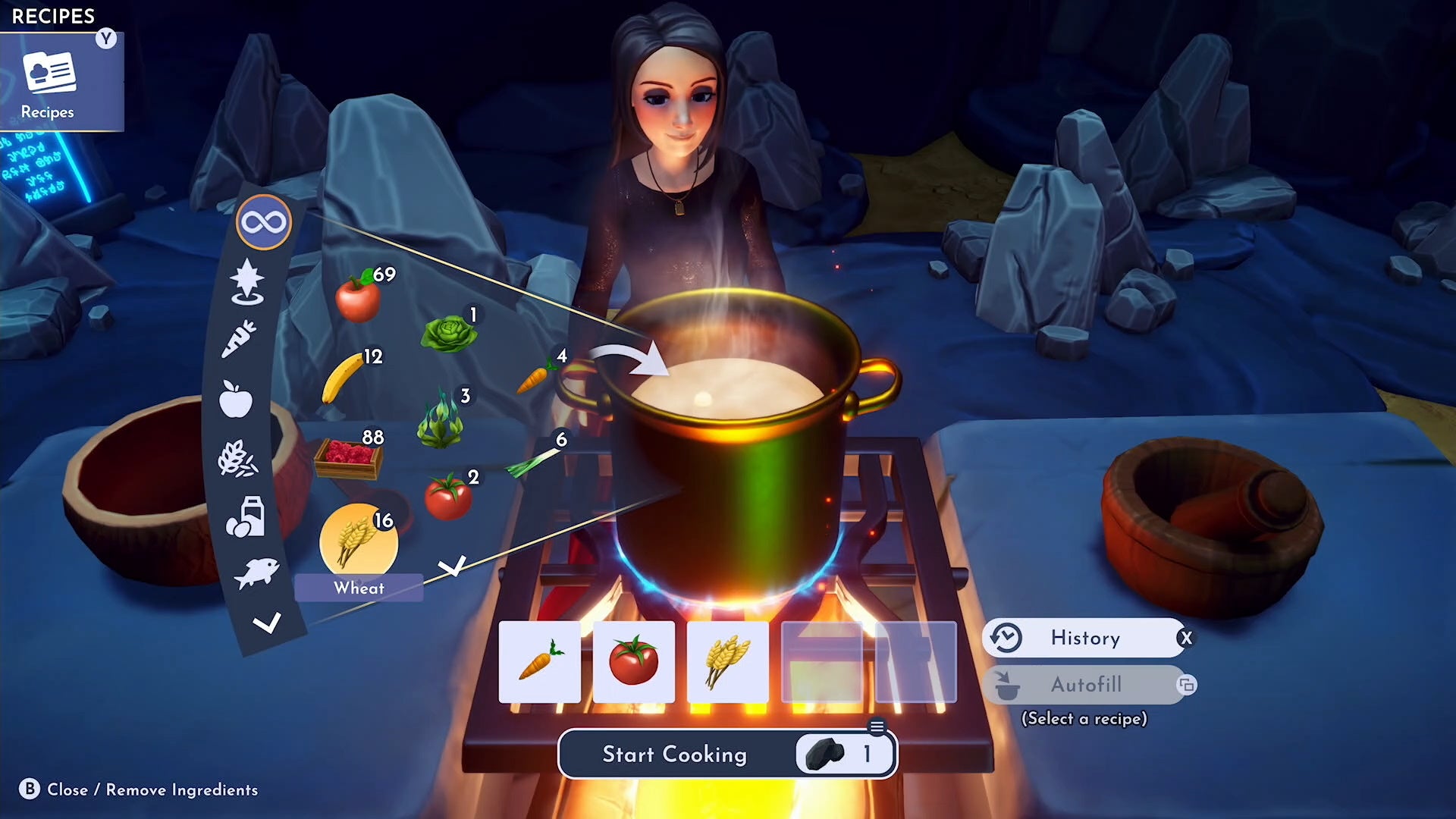Click the grayed Autofill button

click(1086, 685)
